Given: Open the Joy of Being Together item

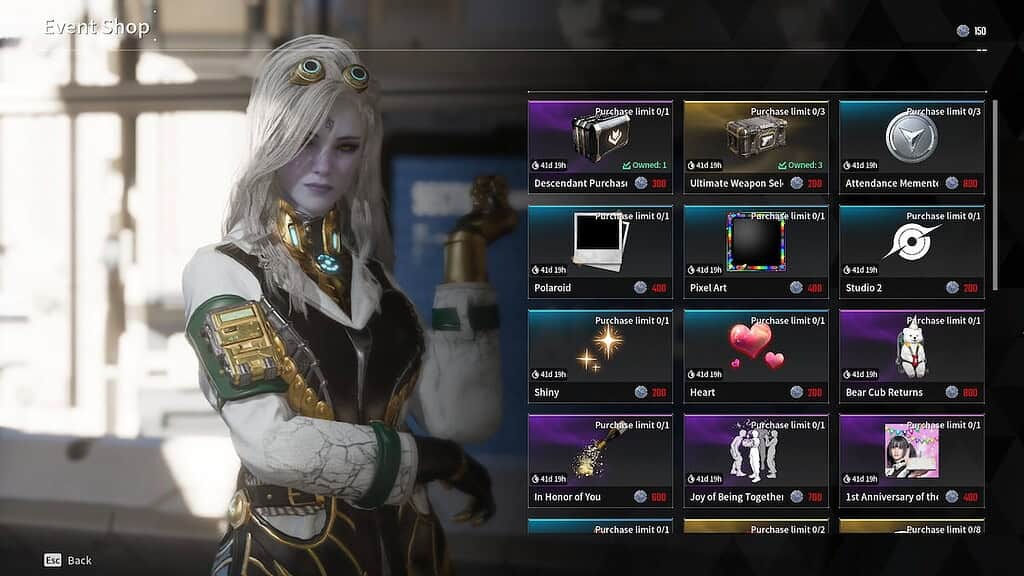Looking at the screenshot, I should click(756, 461).
